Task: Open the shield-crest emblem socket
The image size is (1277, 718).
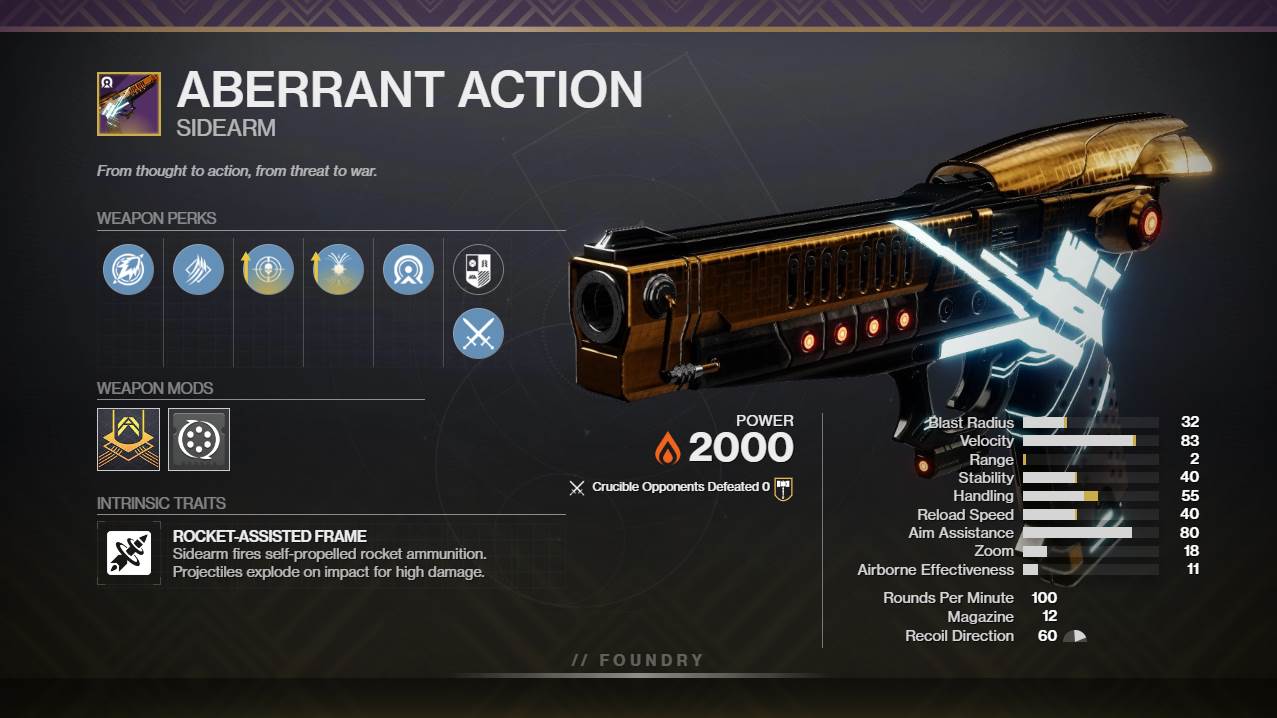Action: (x=478, y=269)
